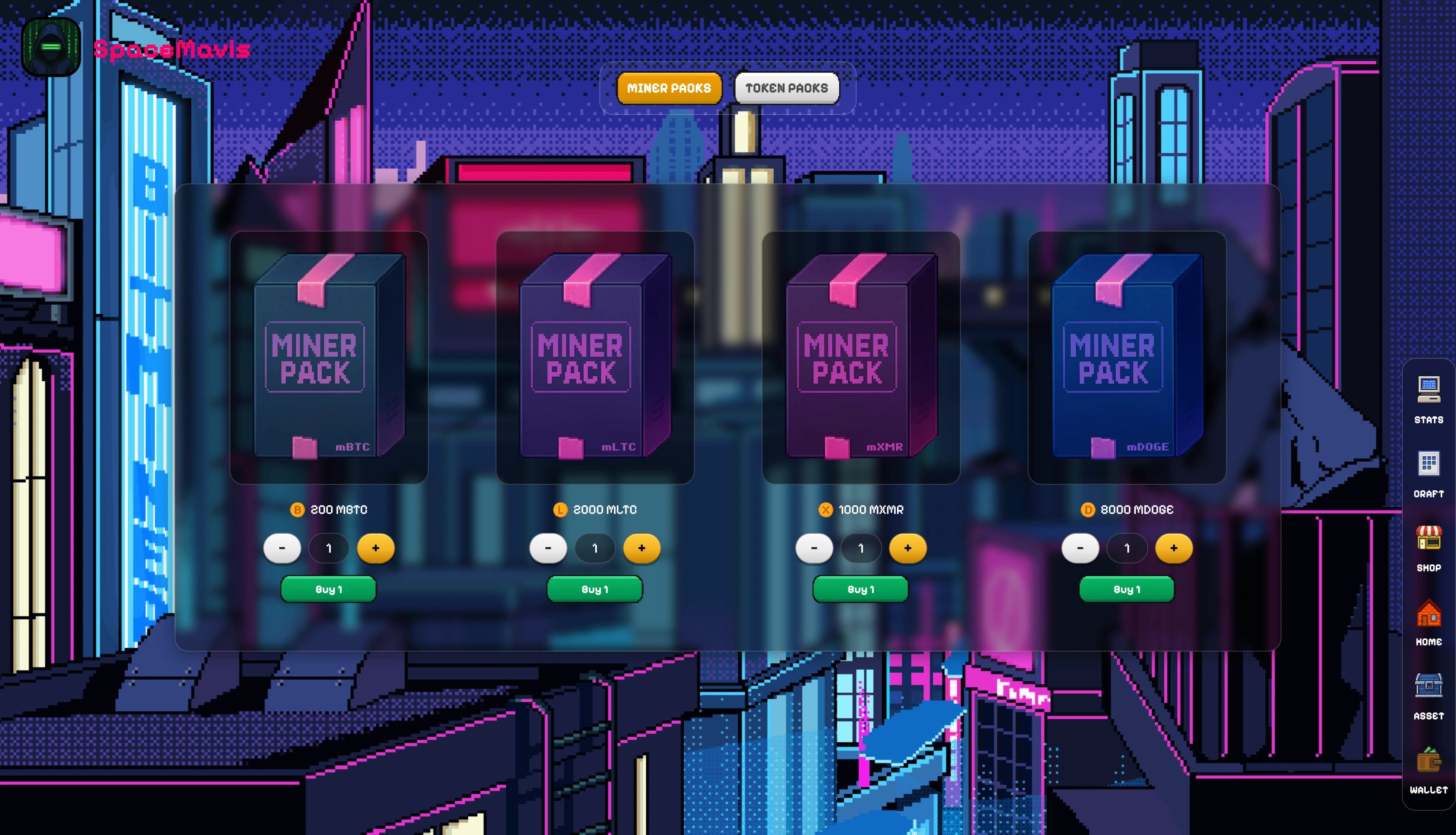1456x835 pixels.
Task: Switch to the Token Packs tab
Action: [x=786, y=88]
